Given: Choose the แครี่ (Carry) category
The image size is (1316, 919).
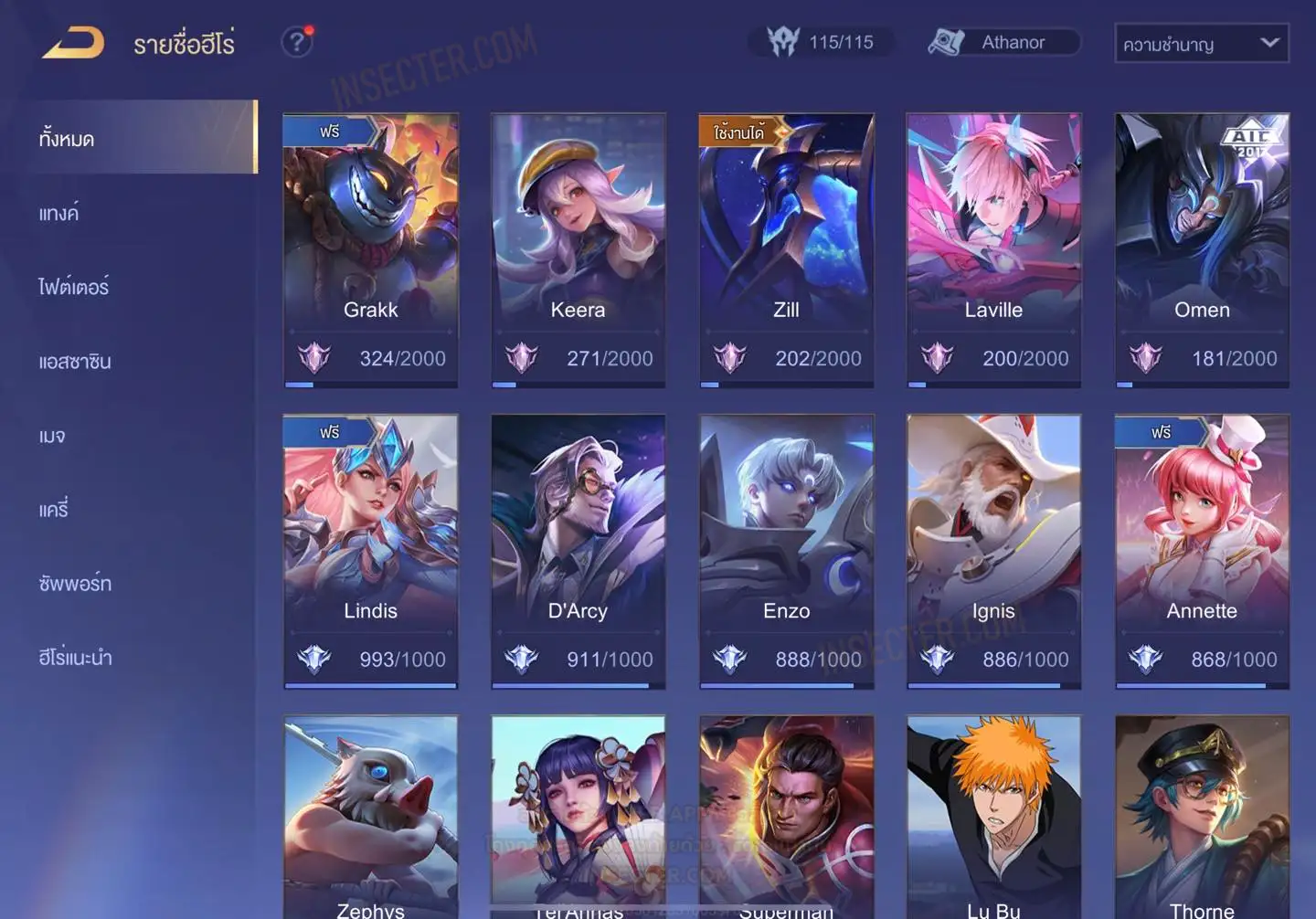Looking at the screenshot, I should point(54,510).
